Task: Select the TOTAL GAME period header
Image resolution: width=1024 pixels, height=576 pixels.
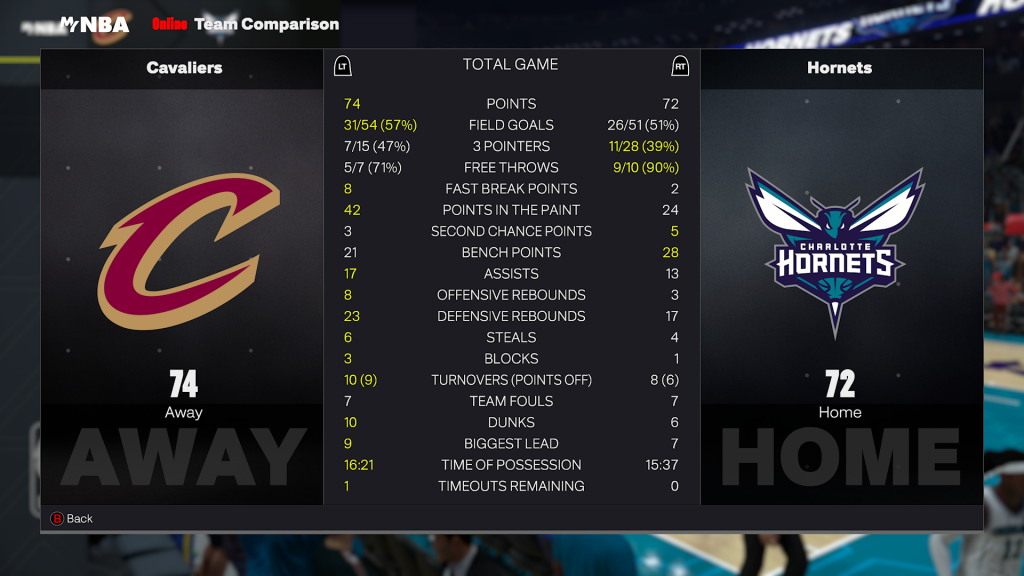Action: (x=510, y=65)
